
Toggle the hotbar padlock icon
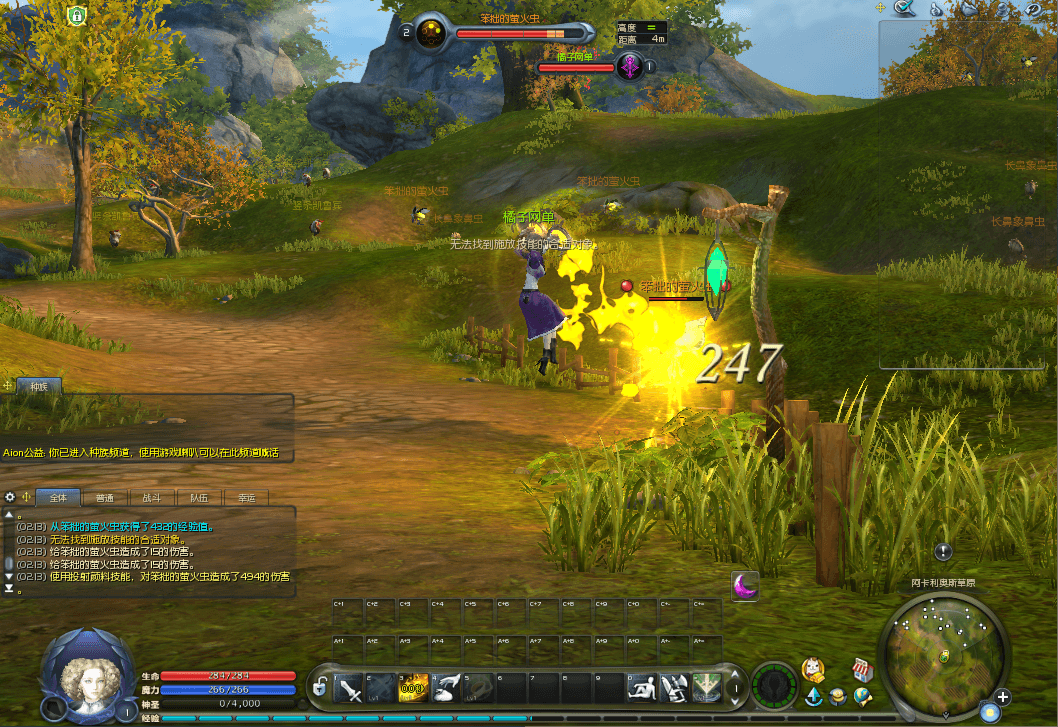tap(319, 688)
